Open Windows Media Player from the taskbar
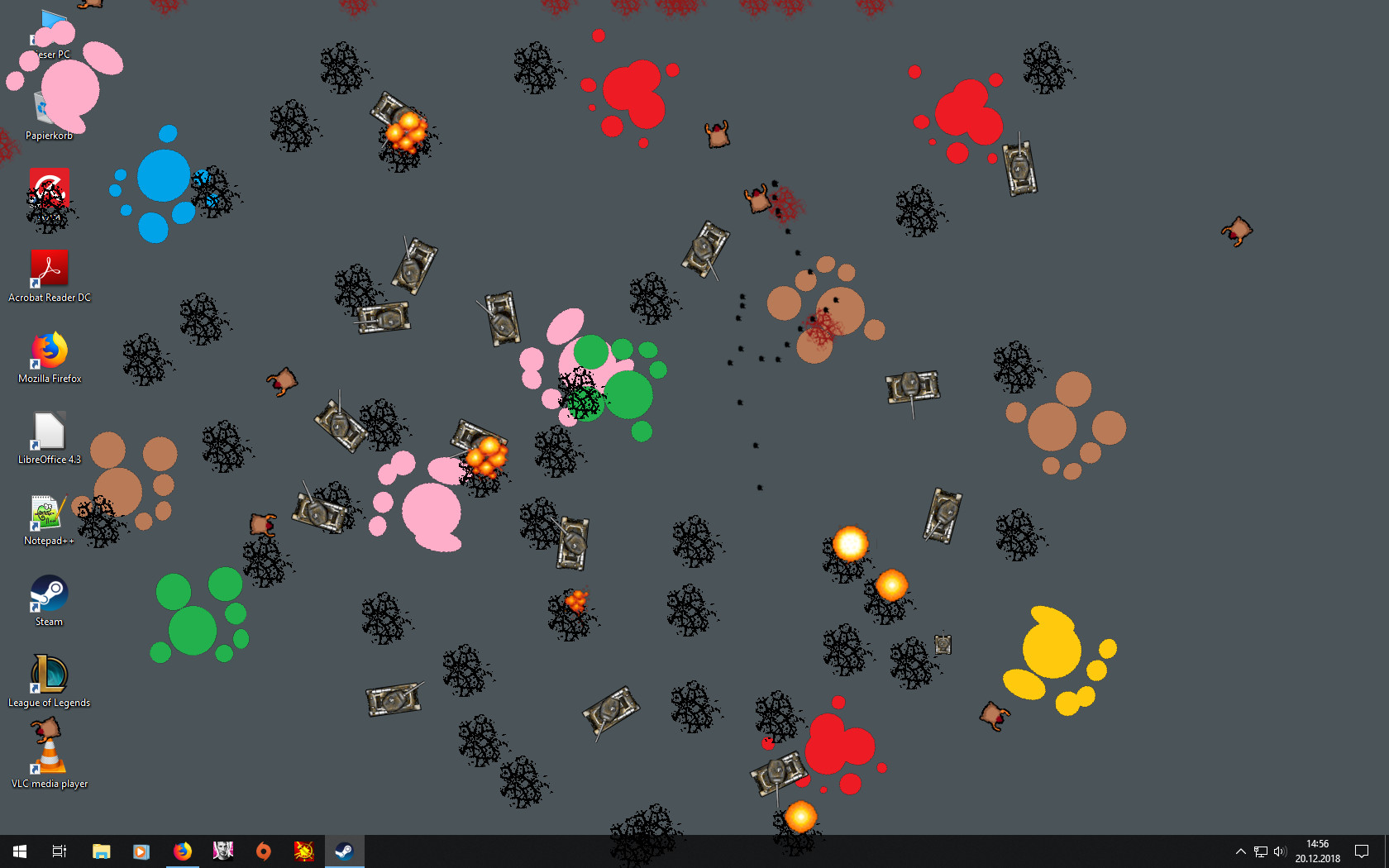The width and height of the screenshot is (1389, 868). point(141,851)
